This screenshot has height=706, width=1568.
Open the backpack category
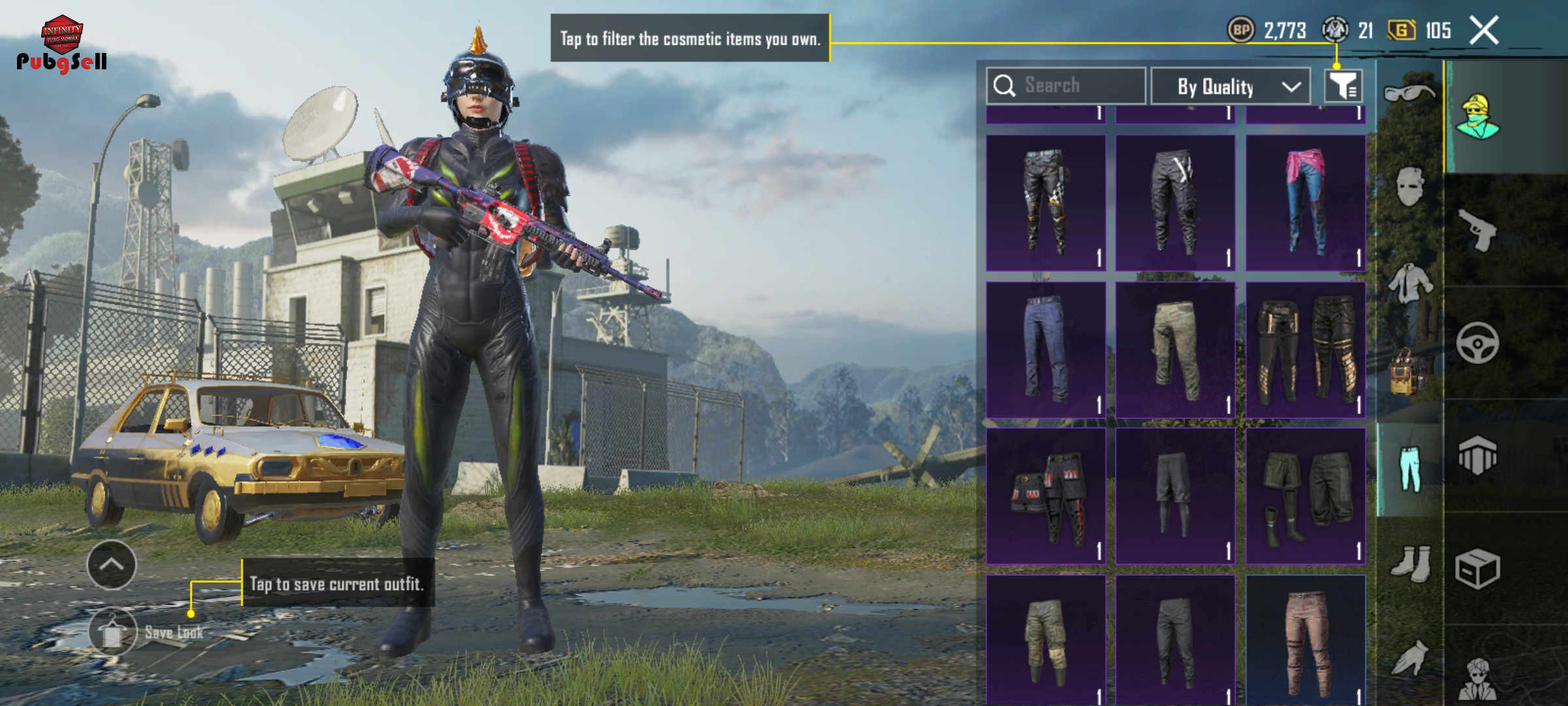click(1409, 373)
